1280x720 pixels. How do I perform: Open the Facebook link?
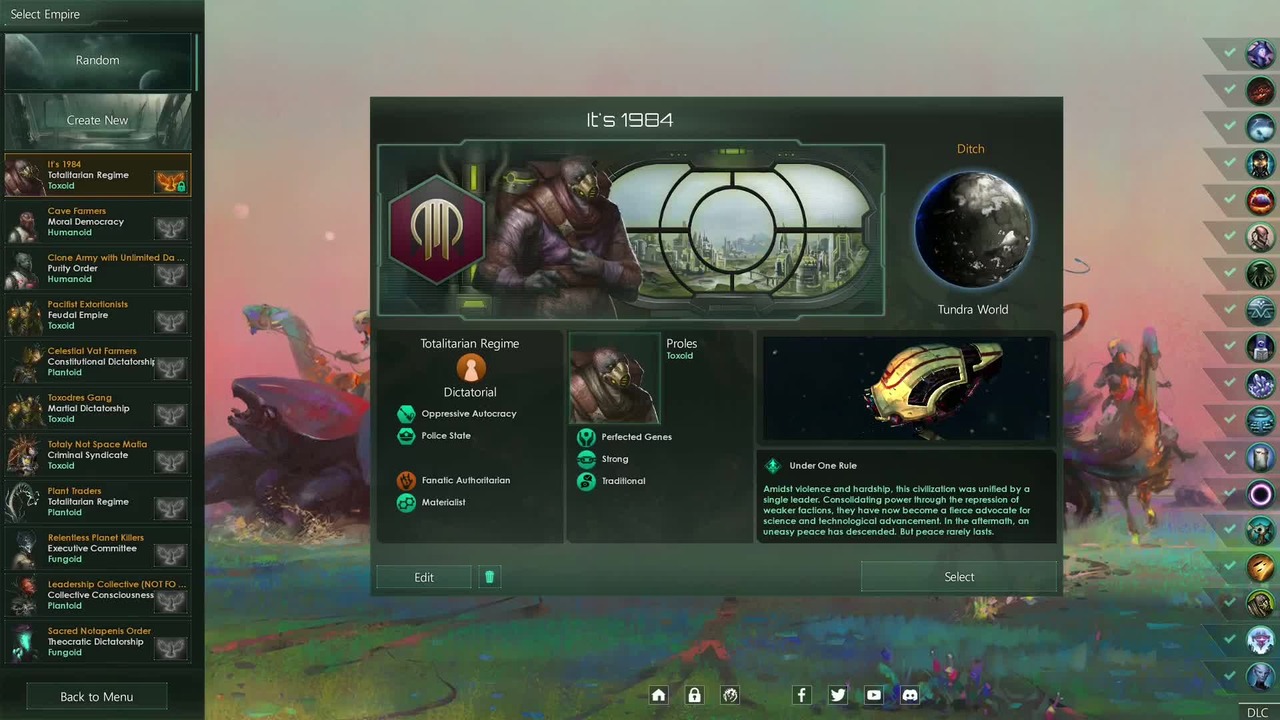click(x=801, y=695)
